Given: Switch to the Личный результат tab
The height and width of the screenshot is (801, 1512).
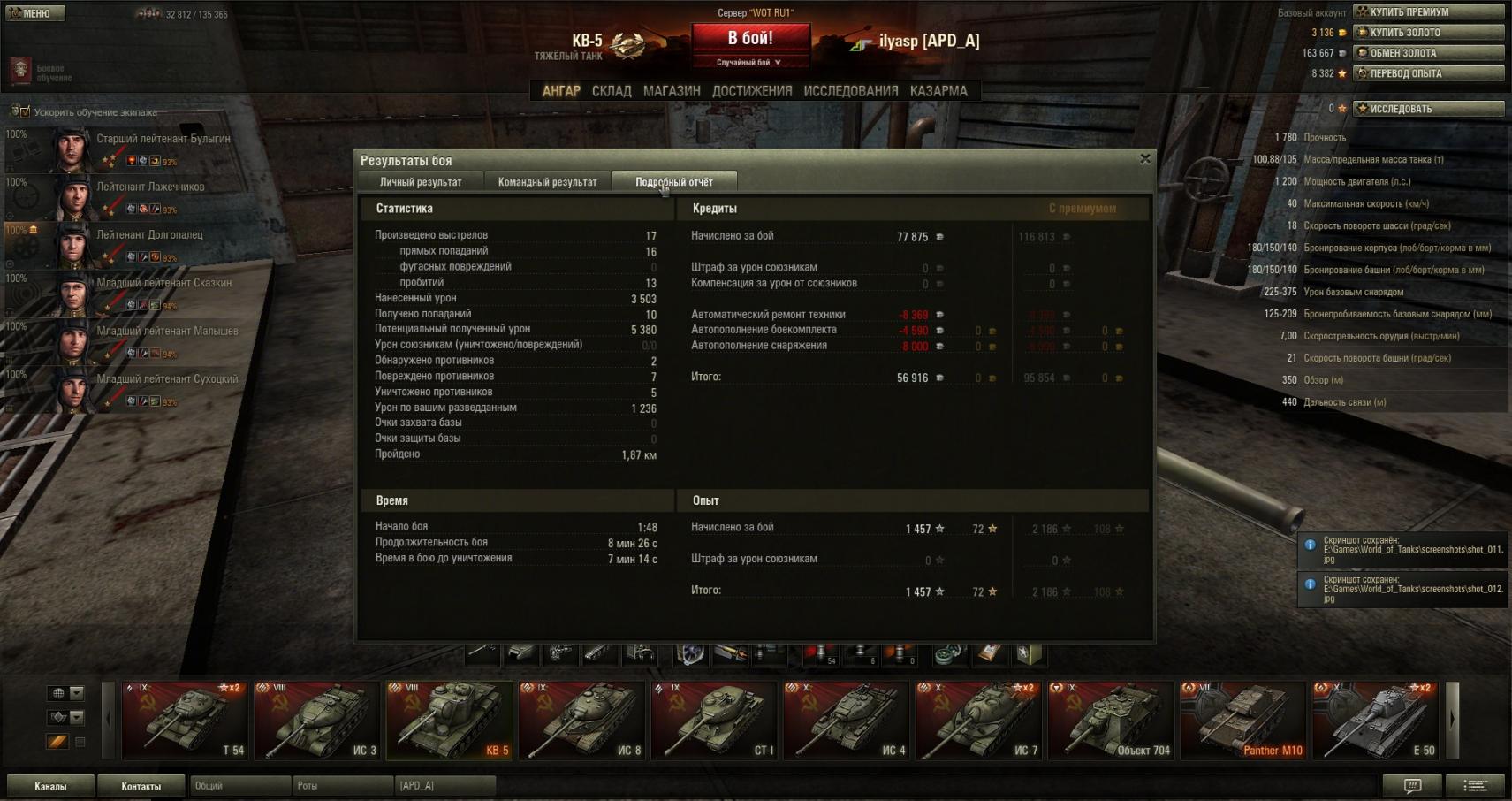Looking at the screenshot, I should pyautogui.click(x=421, y=182).
